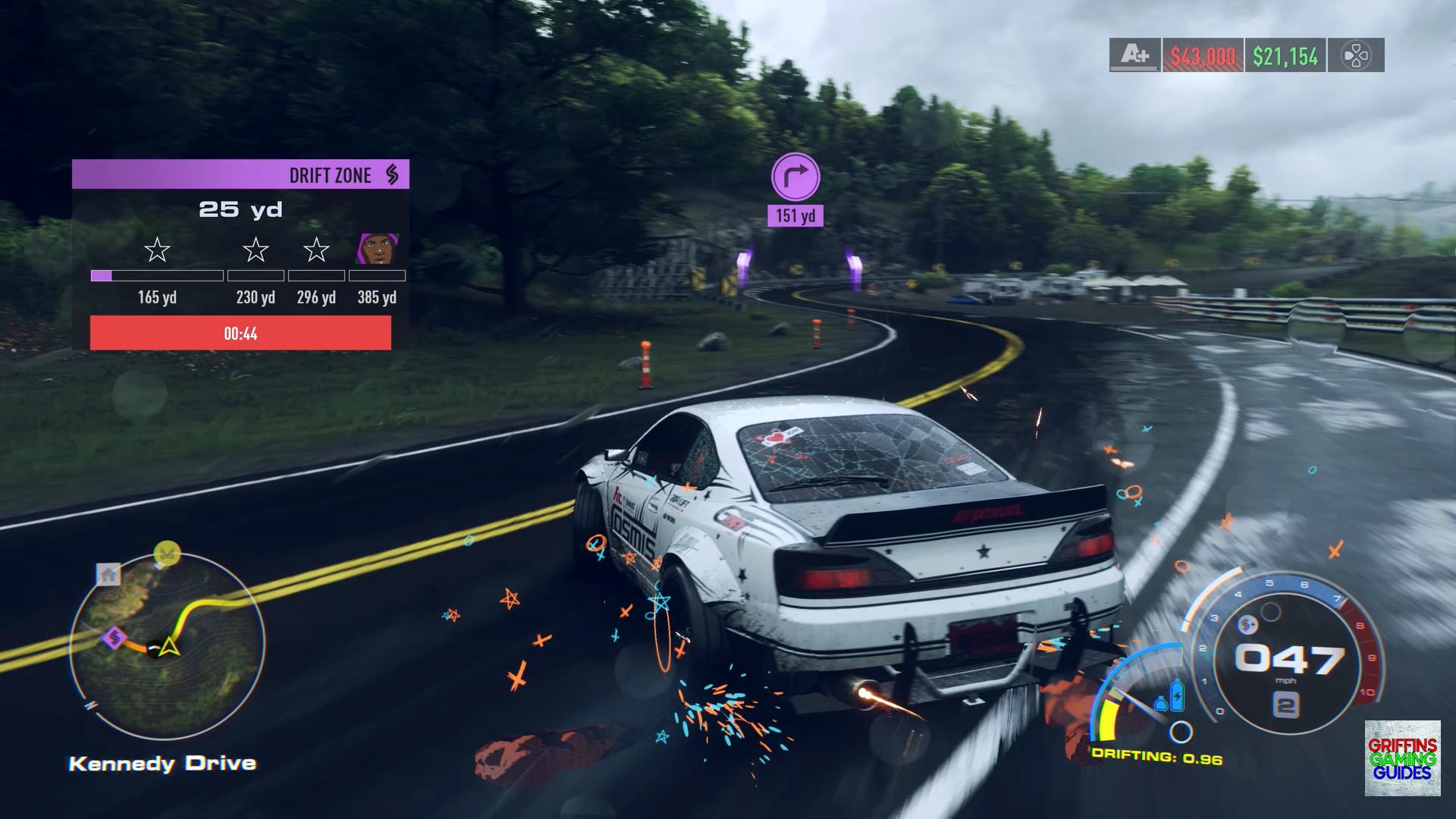
Task: Select the rival driver portrait
Action: tap(377, 249)
